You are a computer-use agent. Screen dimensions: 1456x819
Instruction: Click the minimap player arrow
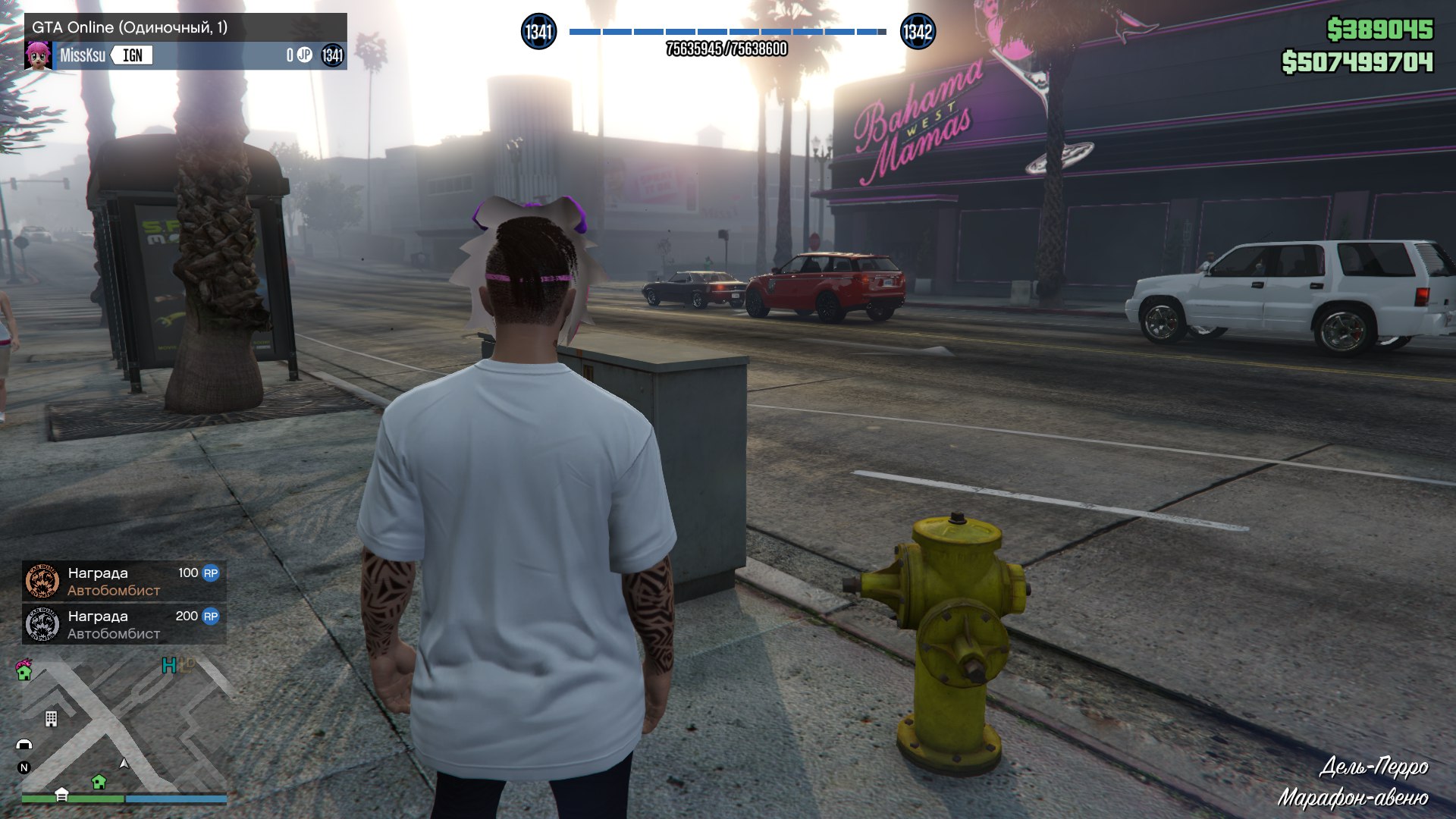(124, 763)
